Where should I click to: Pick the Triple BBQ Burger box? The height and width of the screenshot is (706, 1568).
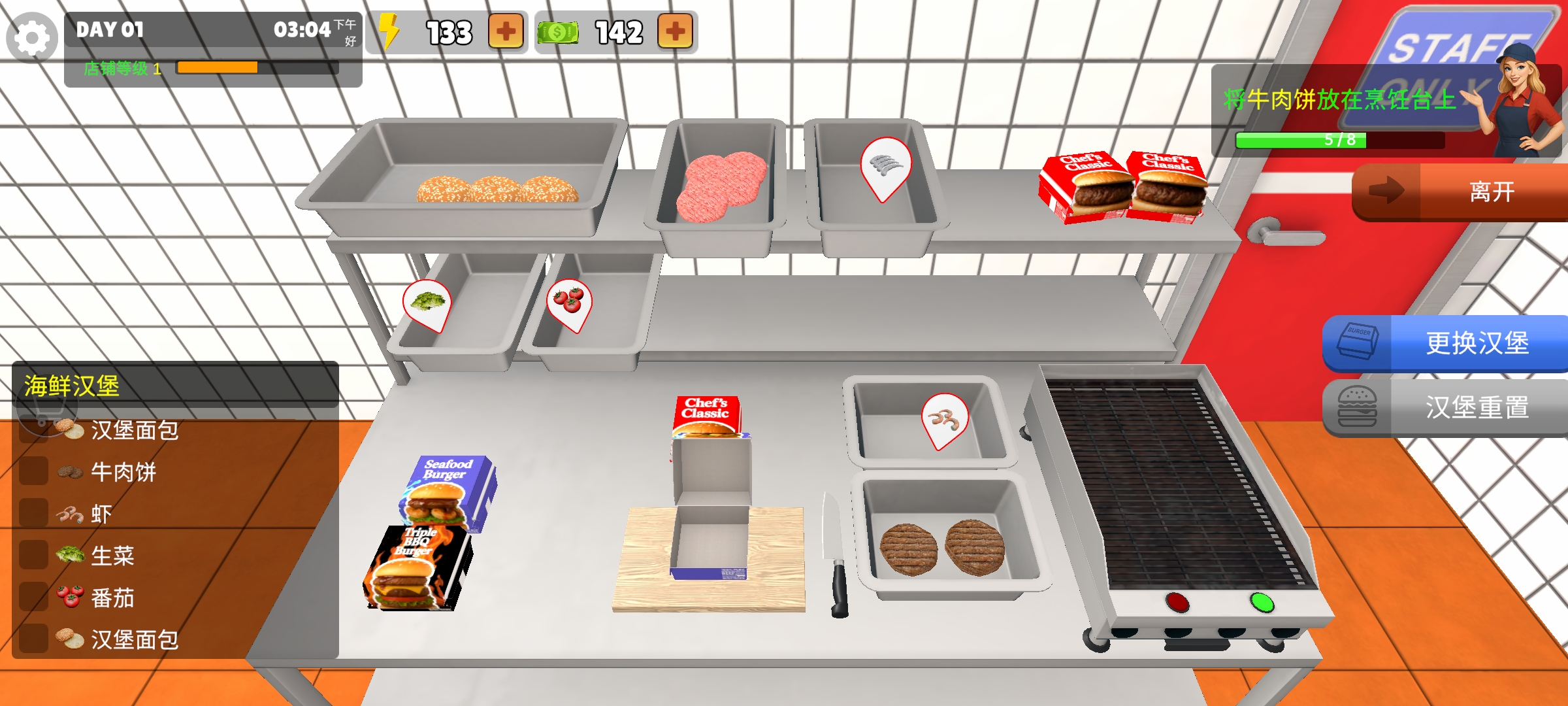click(418, 569)
